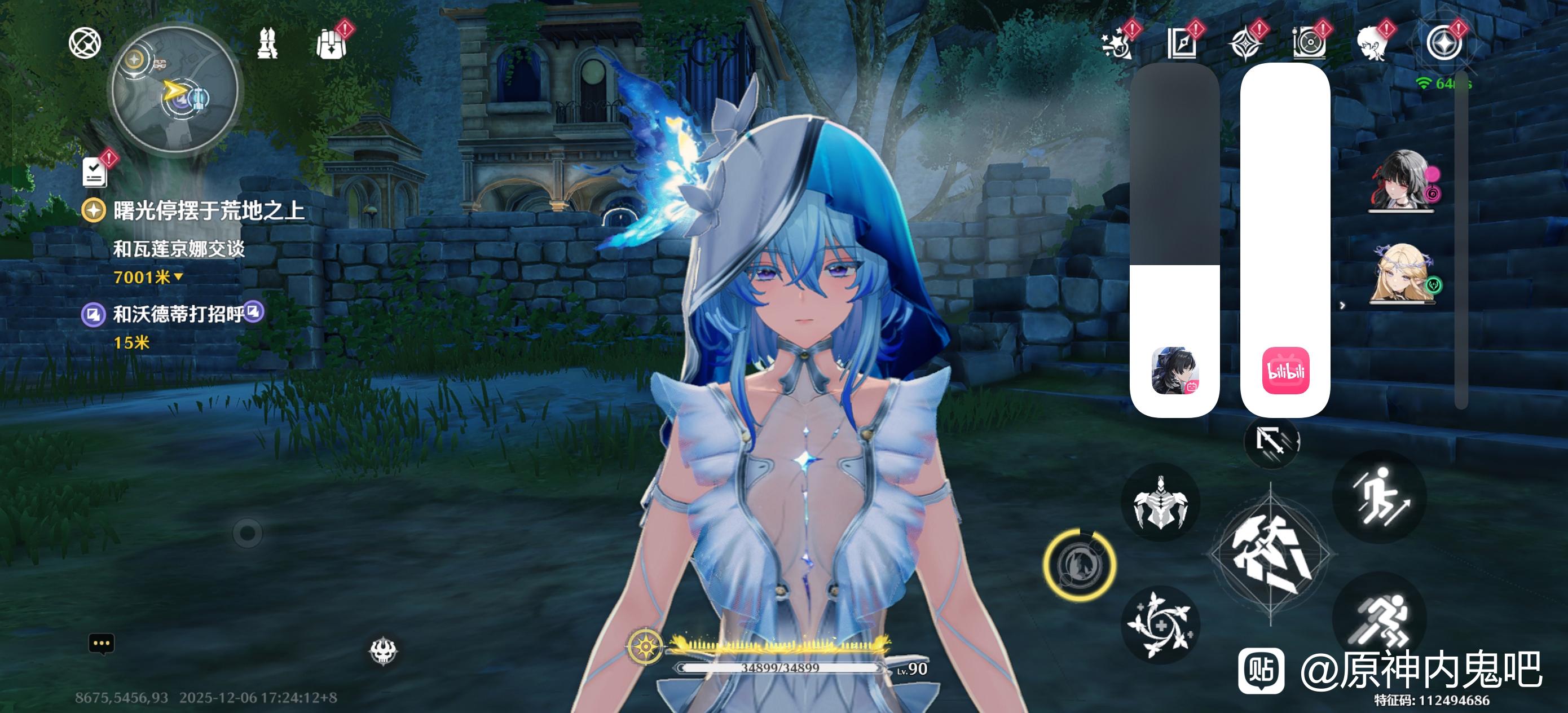Open the quest checklist icon
Image resolution: width=1568 pixels, height=713 pixels.
point(95,172)
